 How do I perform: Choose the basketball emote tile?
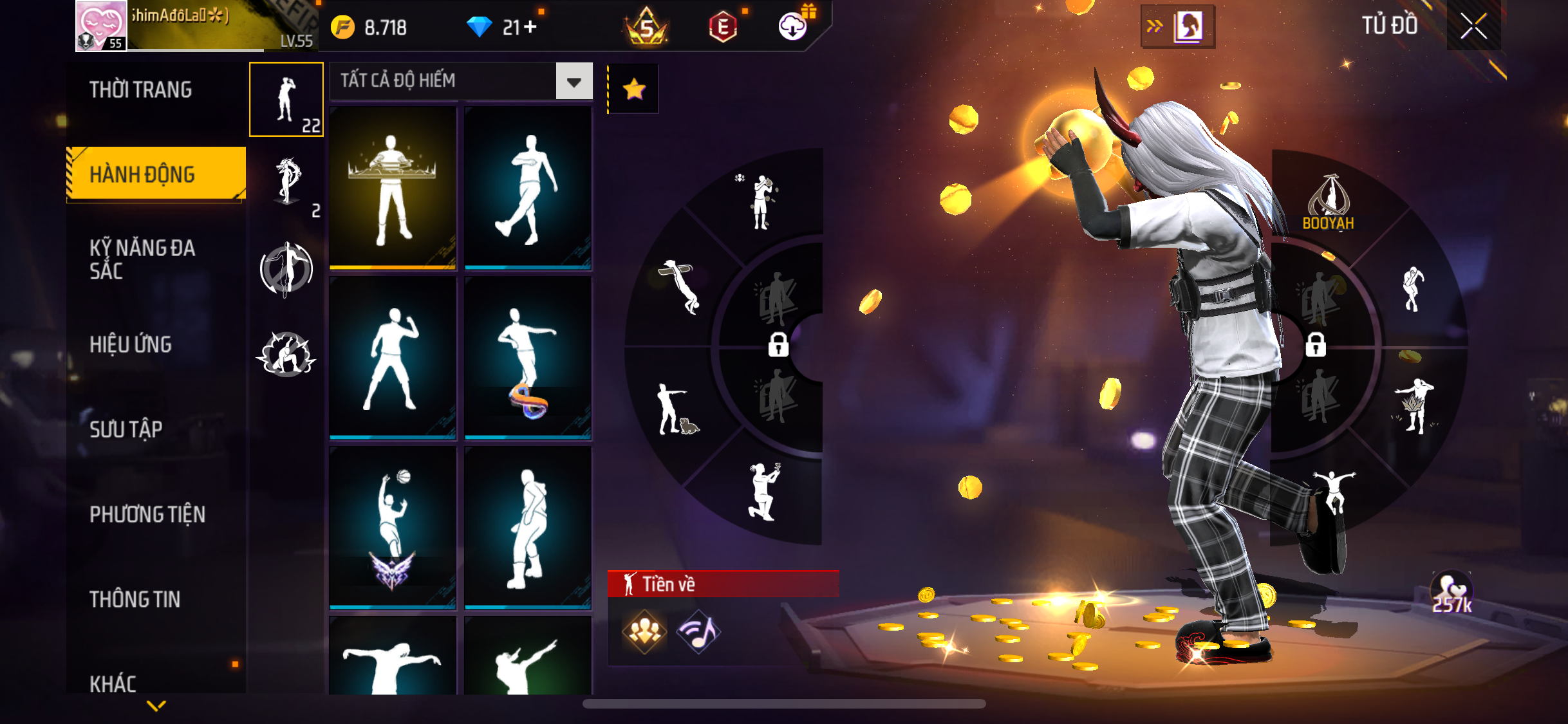[393, 527]
